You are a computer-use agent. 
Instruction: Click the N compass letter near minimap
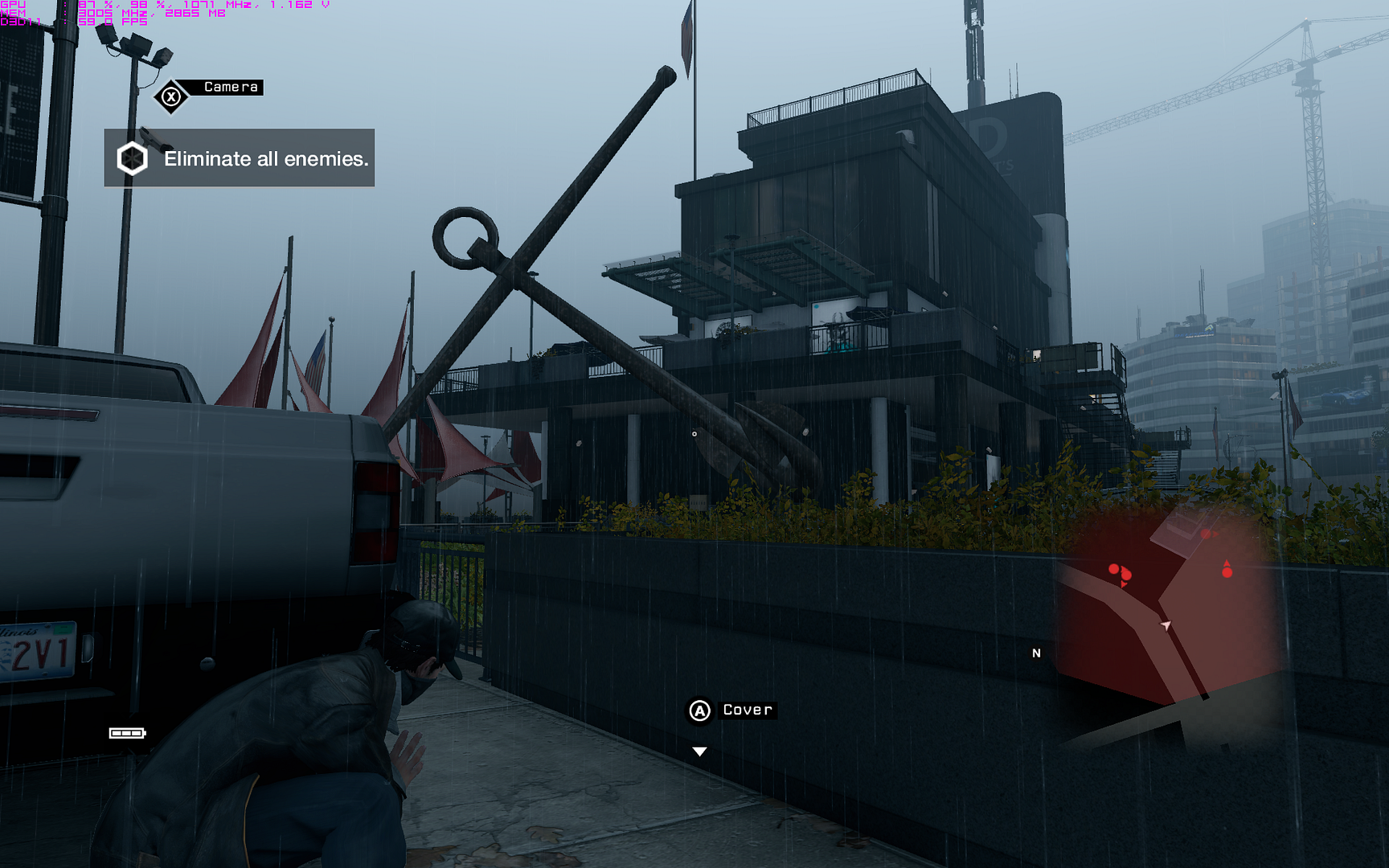pyautogui.click(x=1036, y=653)
